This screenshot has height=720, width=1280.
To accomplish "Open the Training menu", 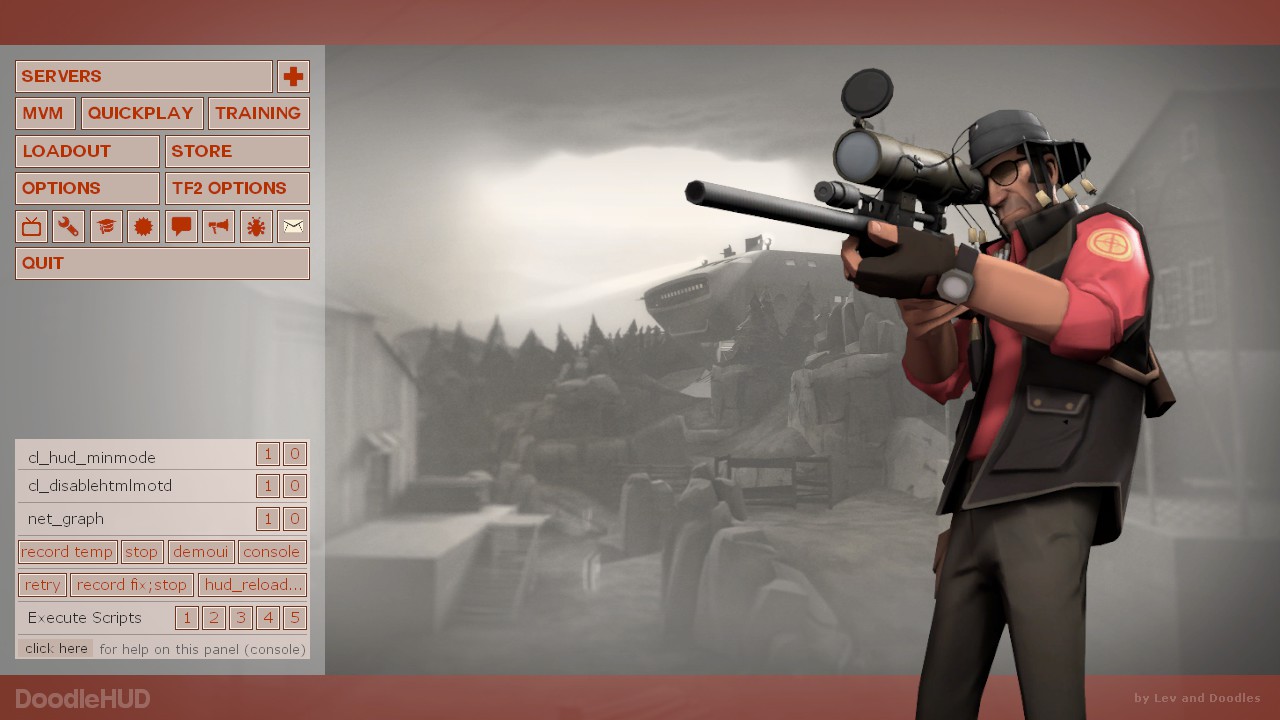I will coord(258,113).
